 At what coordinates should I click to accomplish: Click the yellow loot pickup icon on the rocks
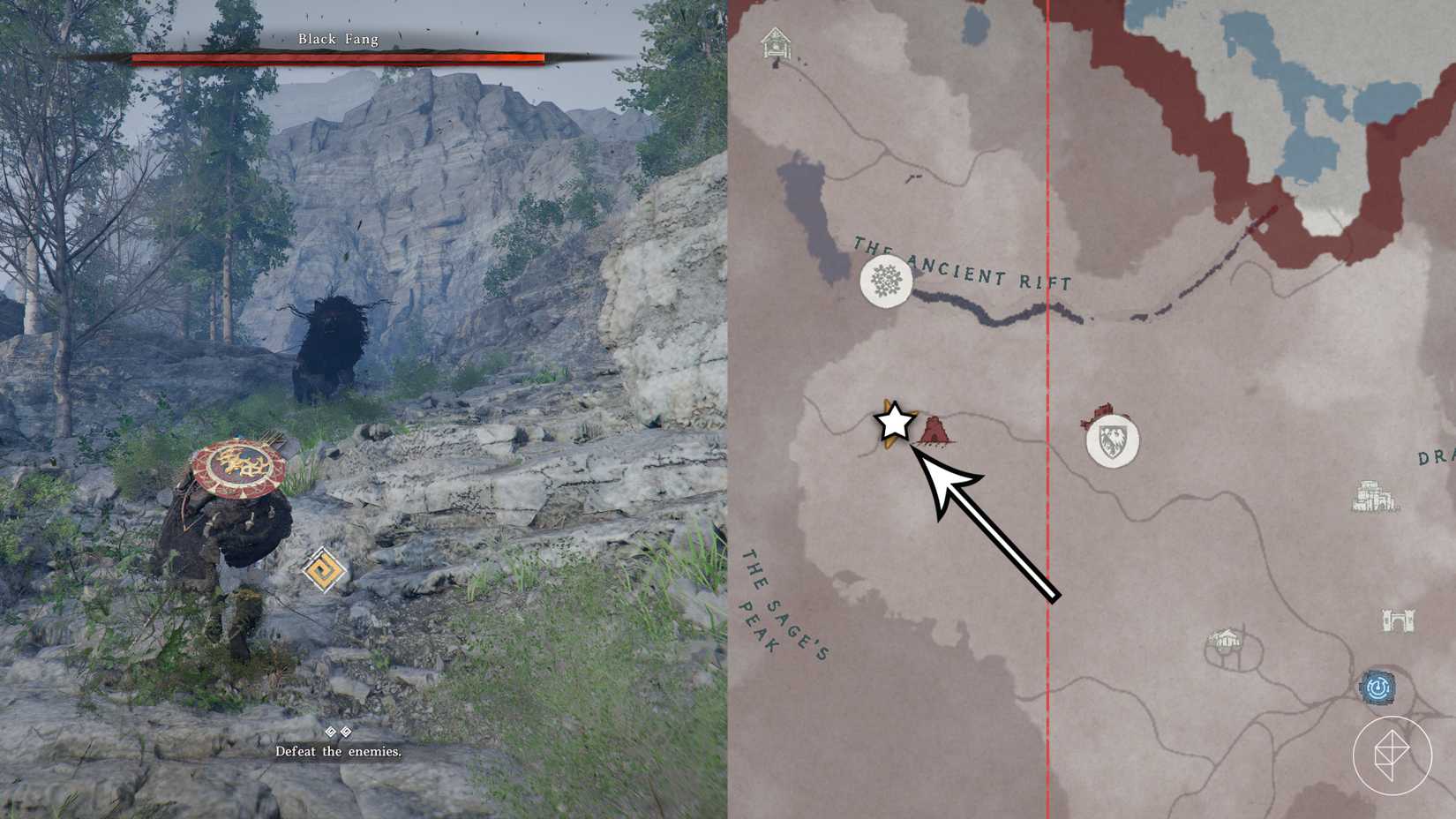[x=322, y=571]
